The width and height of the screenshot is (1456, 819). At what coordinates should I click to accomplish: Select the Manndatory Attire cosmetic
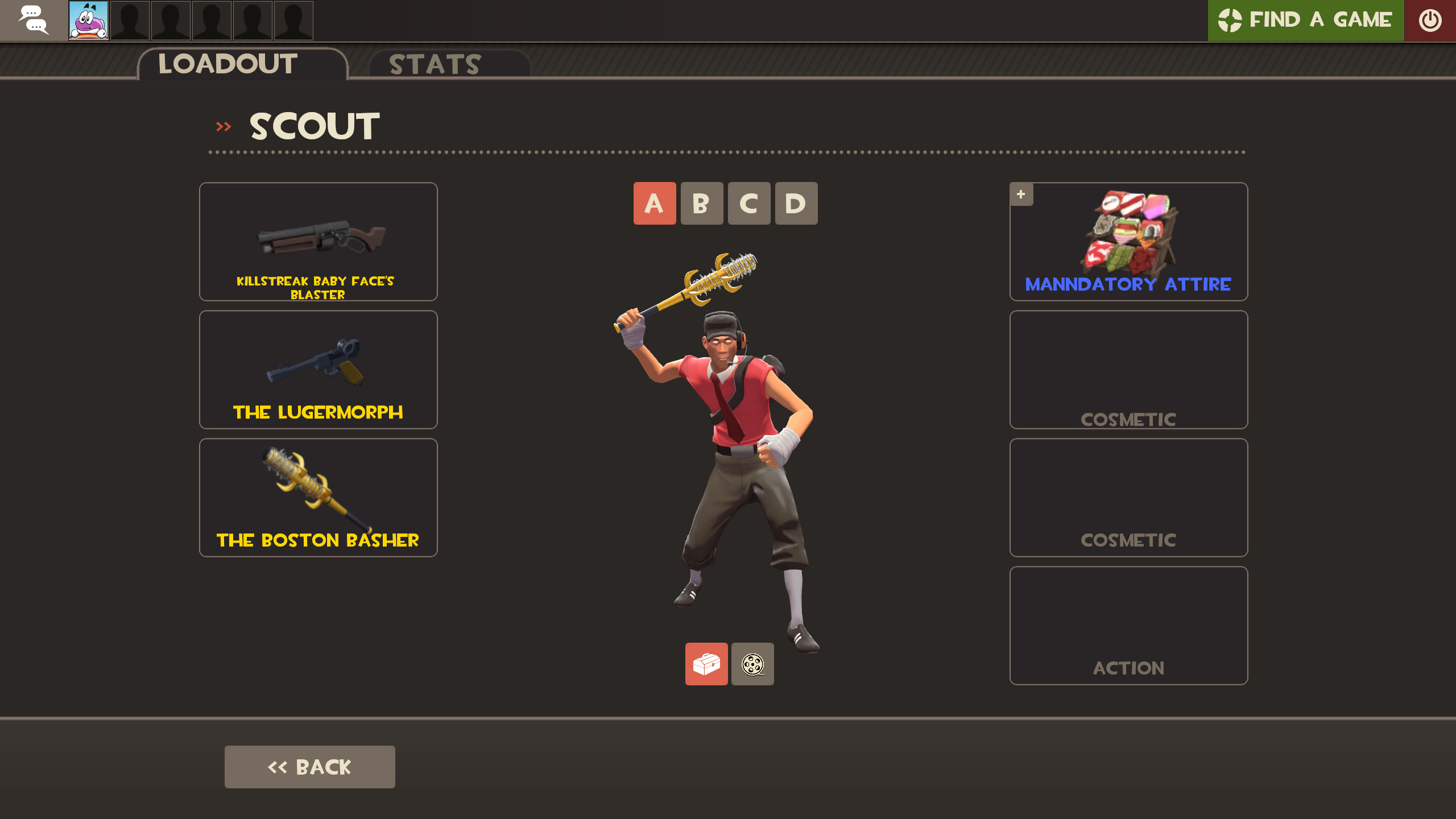point(1128,242)
